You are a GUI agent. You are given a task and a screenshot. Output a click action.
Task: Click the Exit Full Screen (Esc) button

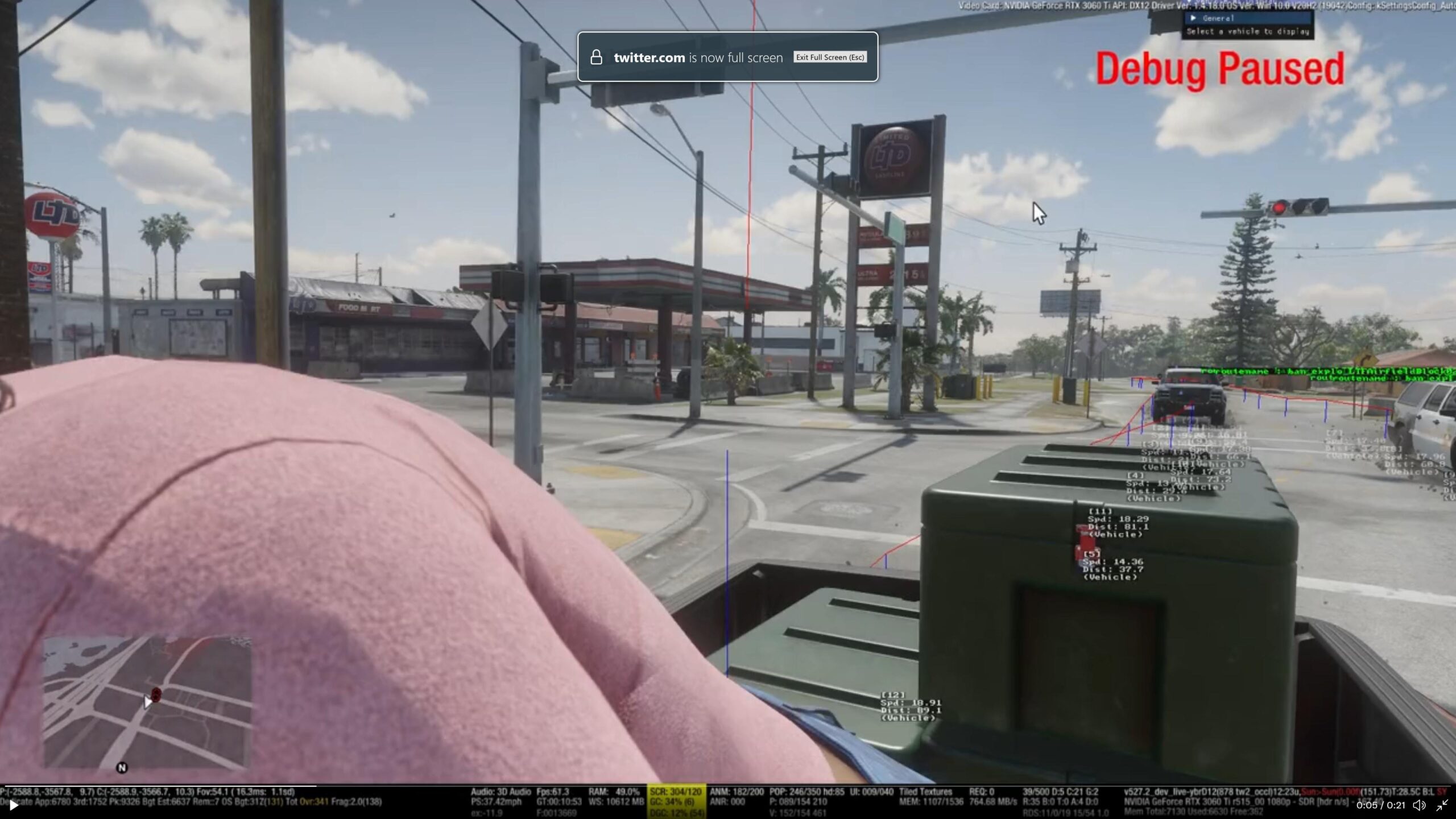(x=830, y=57)
